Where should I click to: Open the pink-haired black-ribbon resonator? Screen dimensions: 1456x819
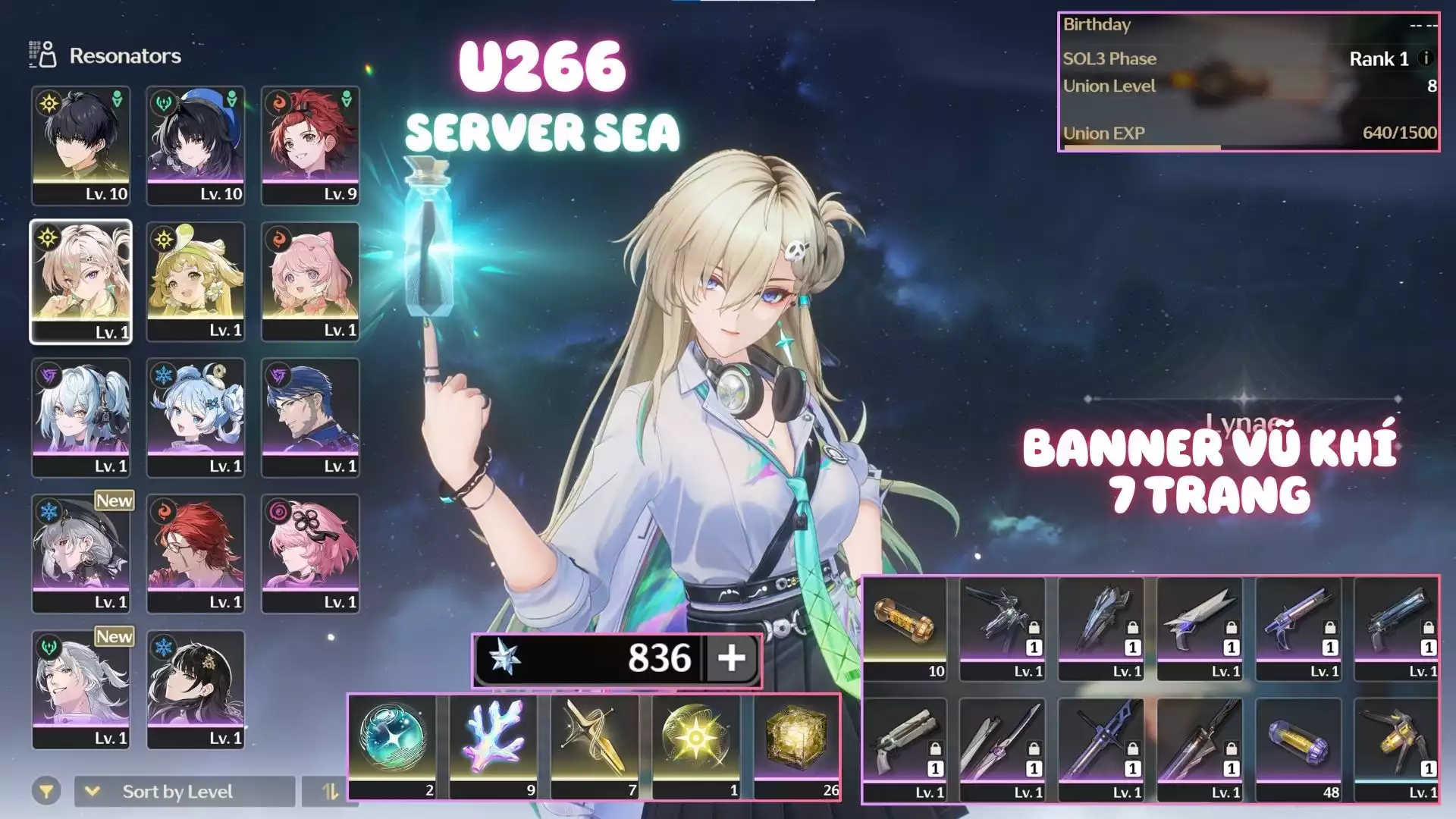click(310, 554)
